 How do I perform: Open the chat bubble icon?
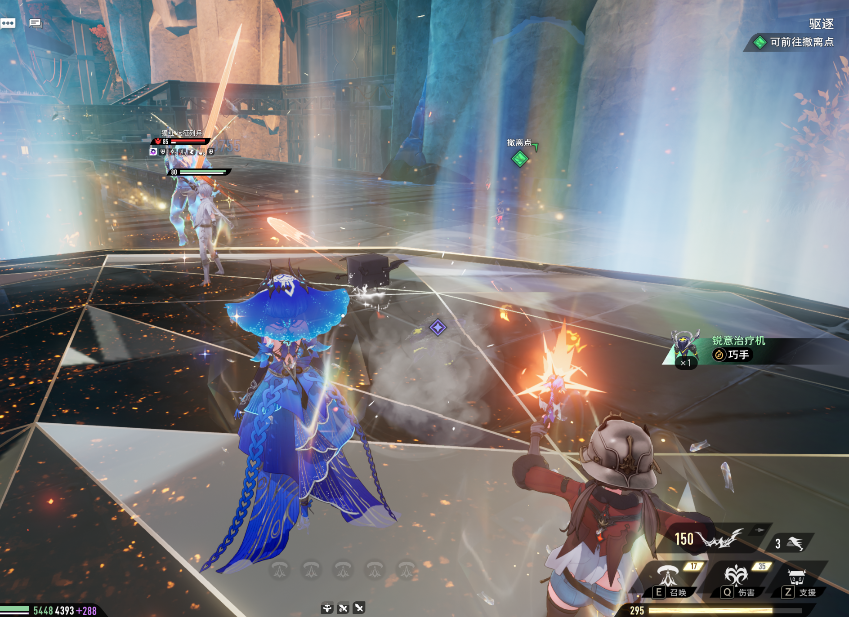click(x=8, y=23)
